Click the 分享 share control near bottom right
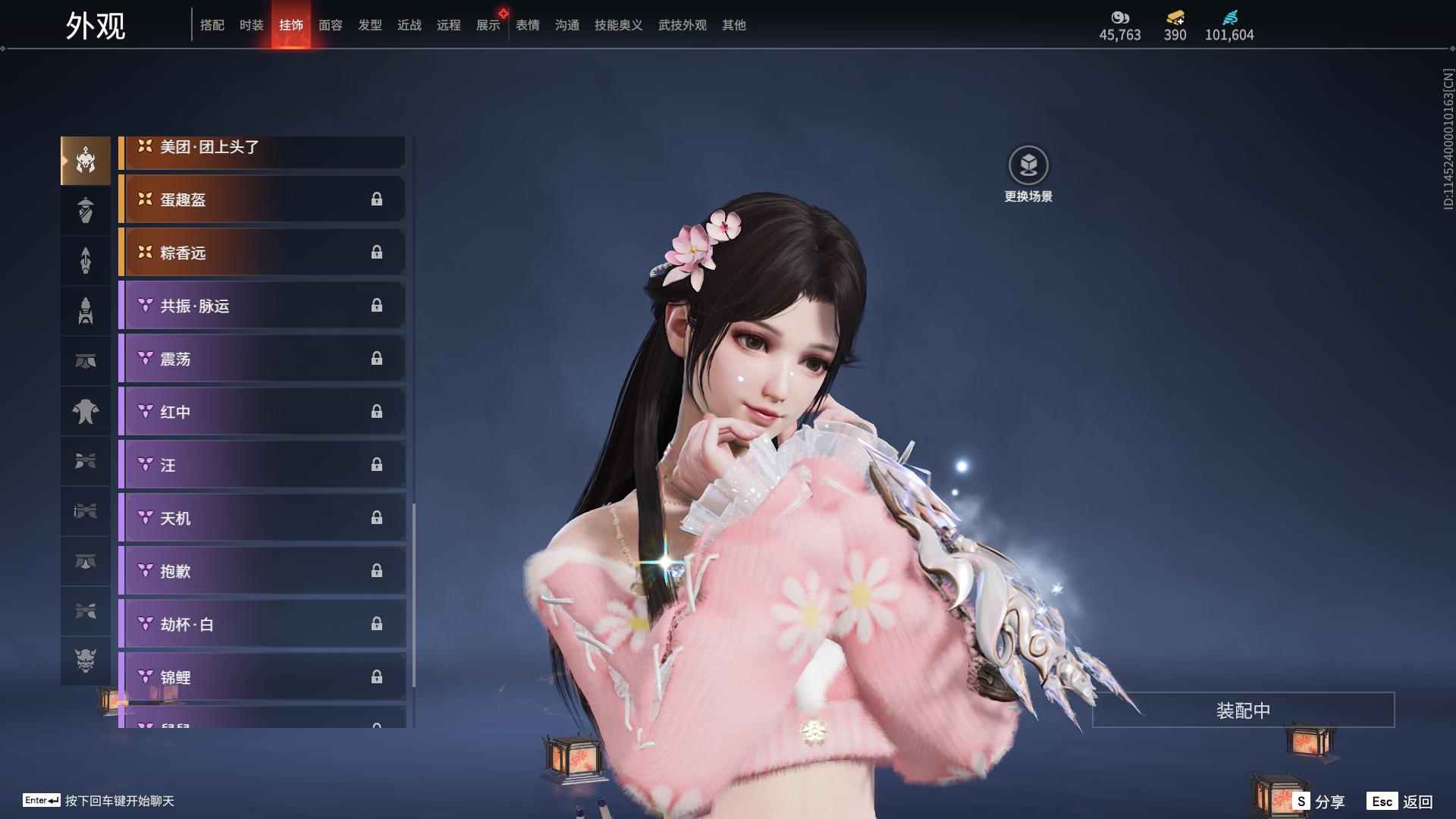Viewport: 1456px width, 819px height. pos(1319,800)
